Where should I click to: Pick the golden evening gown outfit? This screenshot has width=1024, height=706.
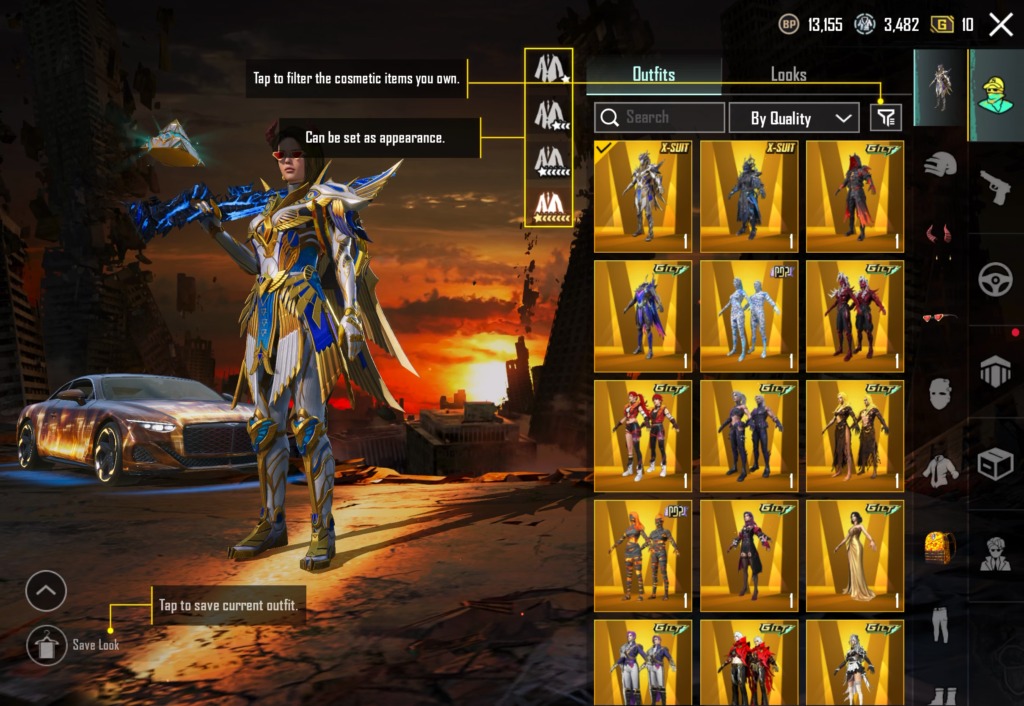click(x=855, y=556)
